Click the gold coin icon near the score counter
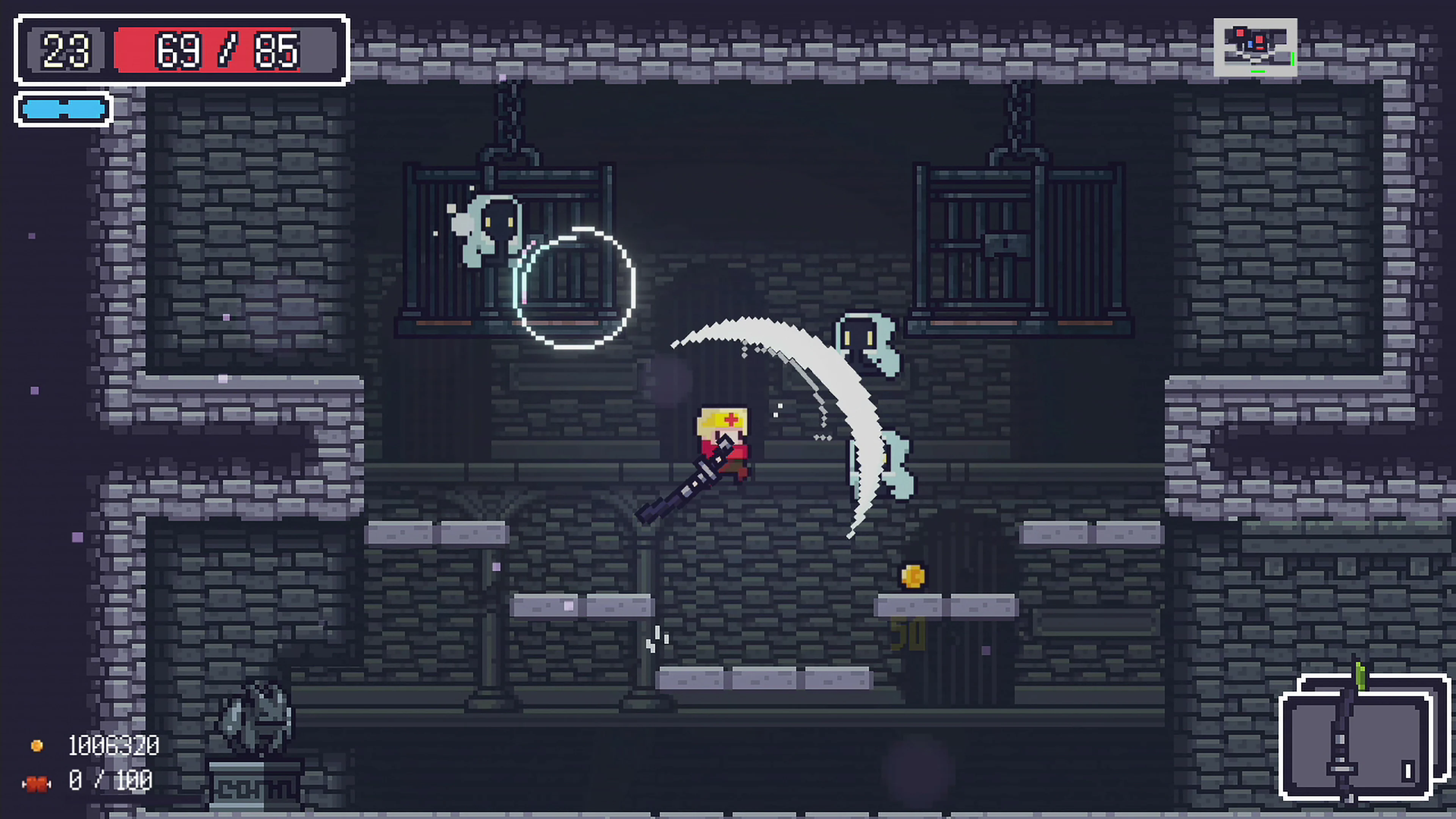The height and width of the screenshot is (819, 1456). pos(37,745)
